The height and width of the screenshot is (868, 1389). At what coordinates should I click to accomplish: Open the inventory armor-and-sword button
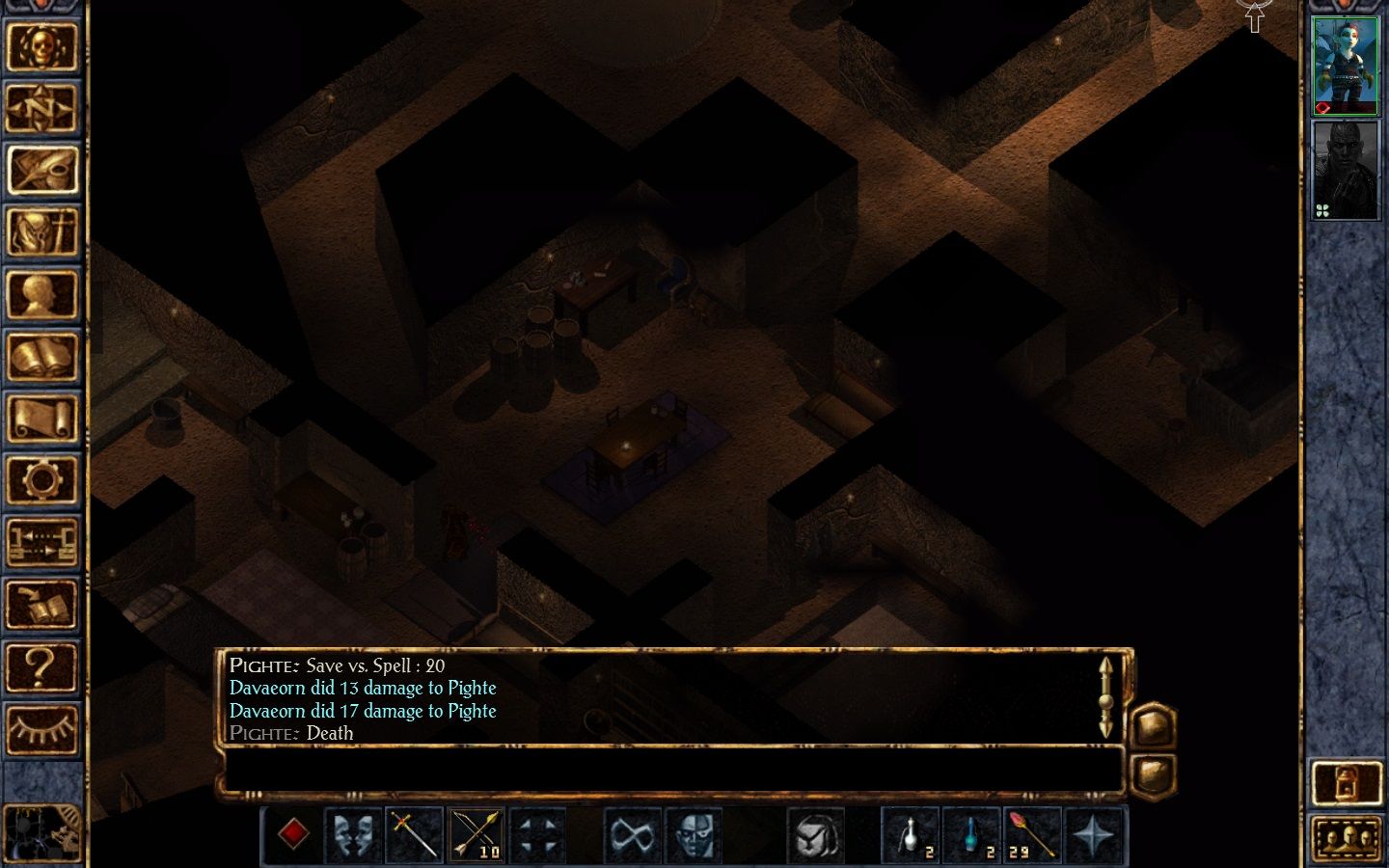click(41, 232)
